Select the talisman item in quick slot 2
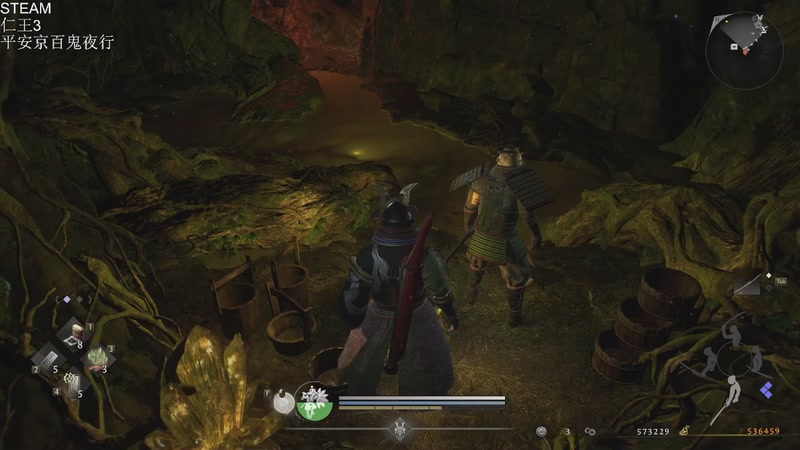The height and width of the screenshot is (450, 800). (x=47, y=359)
